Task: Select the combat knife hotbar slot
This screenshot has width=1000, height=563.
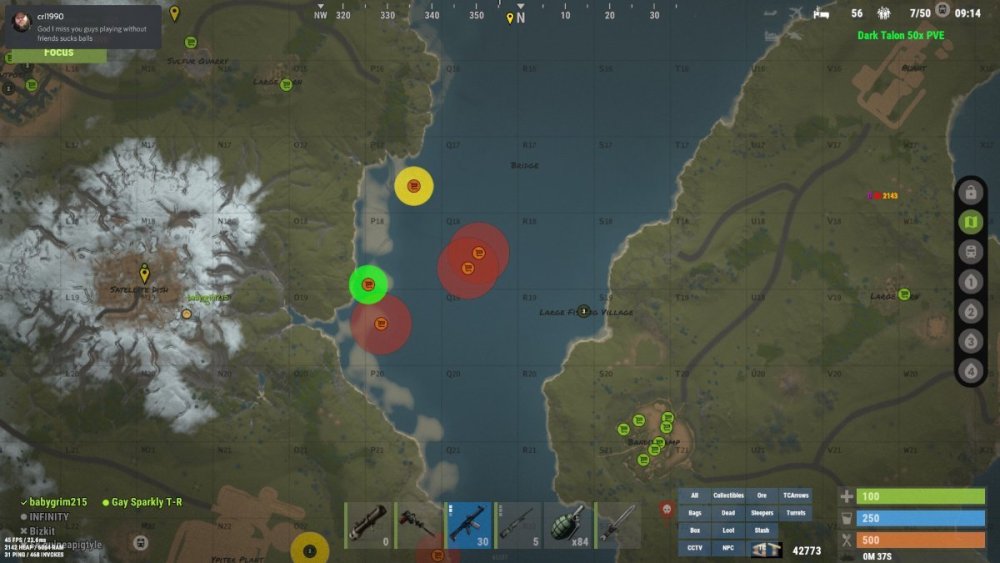Action: tap(618, 525)
